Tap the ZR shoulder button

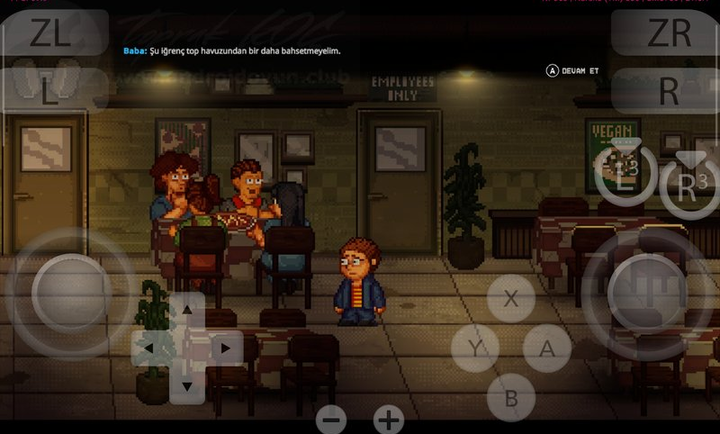point(669,33)
